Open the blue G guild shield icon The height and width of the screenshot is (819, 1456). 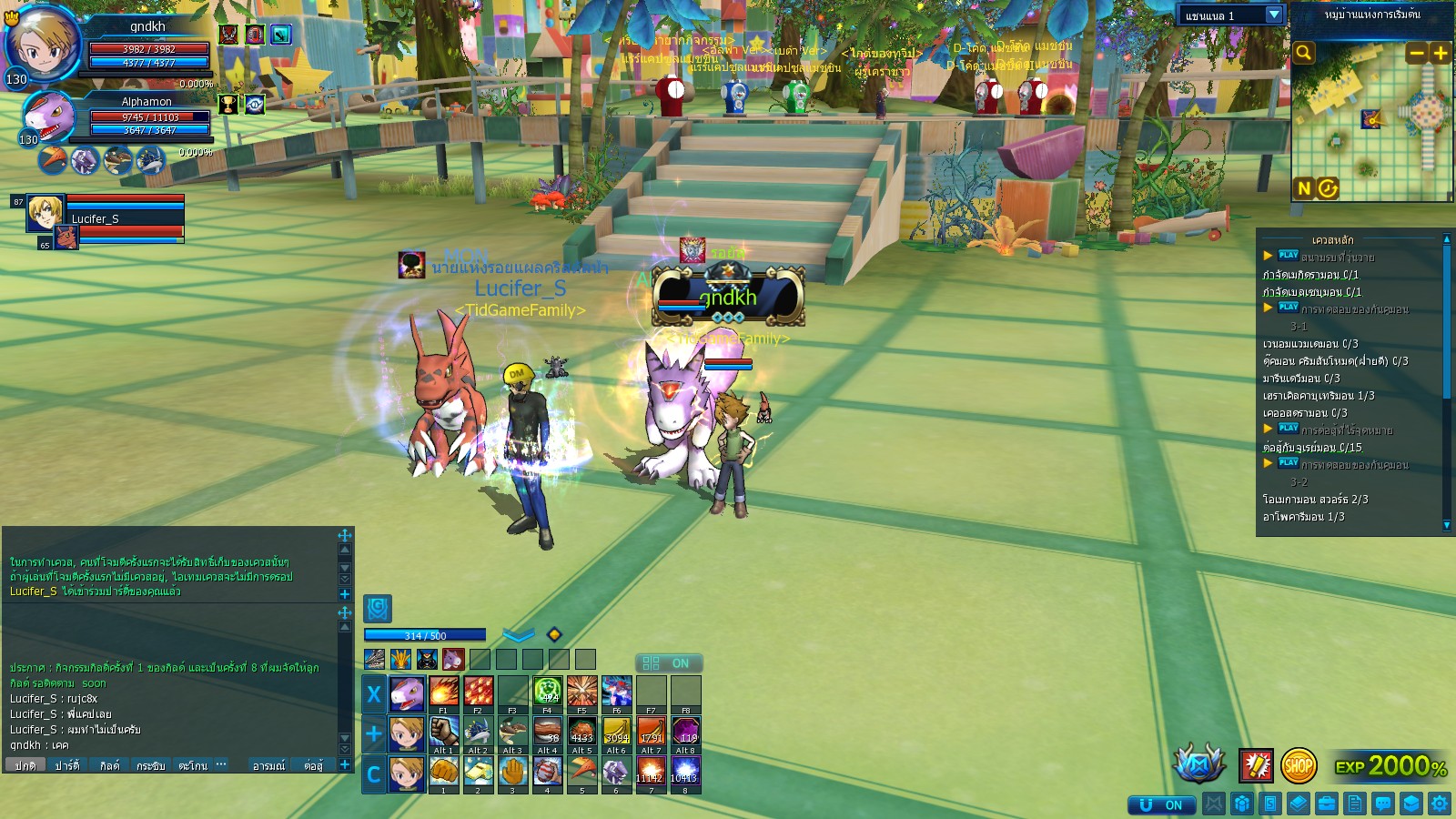click(378, 608)
